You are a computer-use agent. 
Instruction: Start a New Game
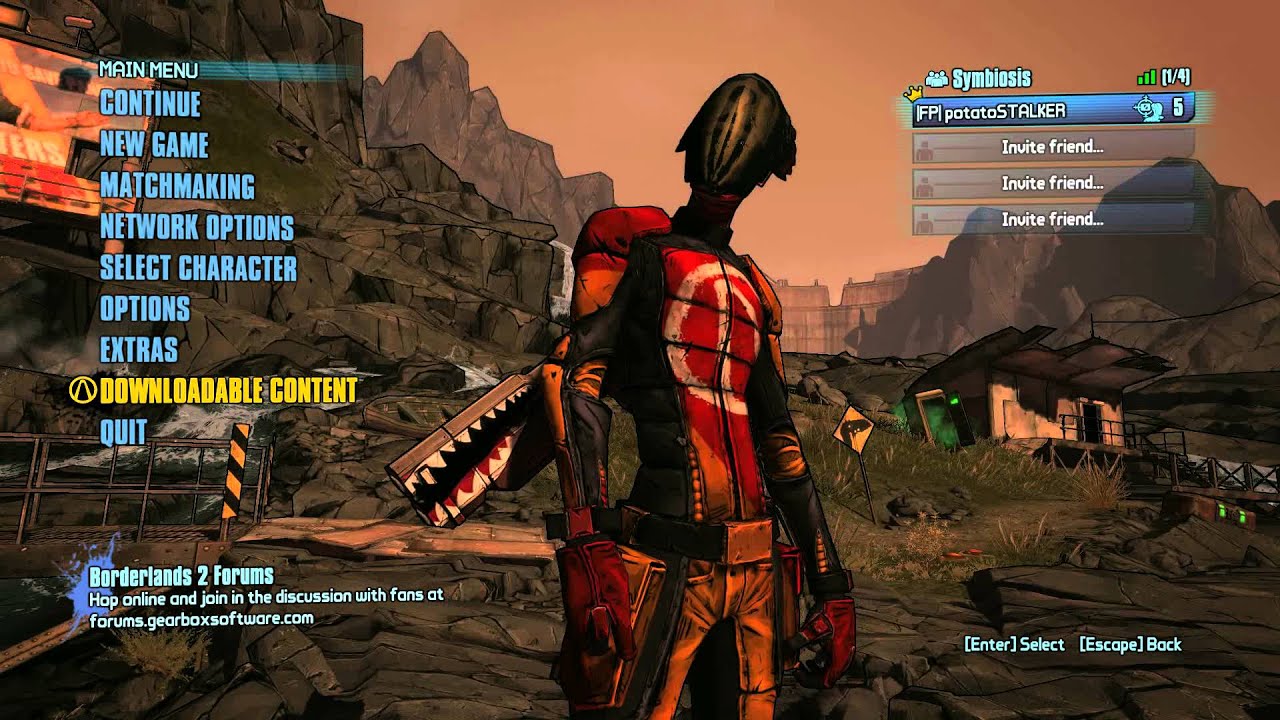tap(154, 145)
